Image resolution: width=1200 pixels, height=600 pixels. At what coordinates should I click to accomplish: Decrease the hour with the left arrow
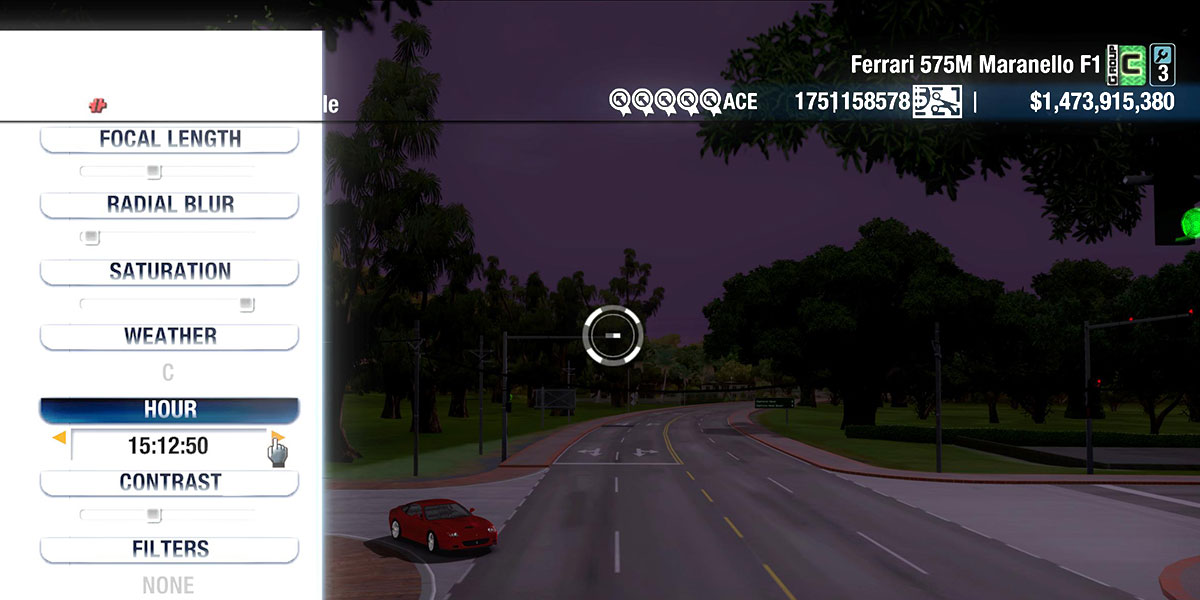(x=59, y=438)
